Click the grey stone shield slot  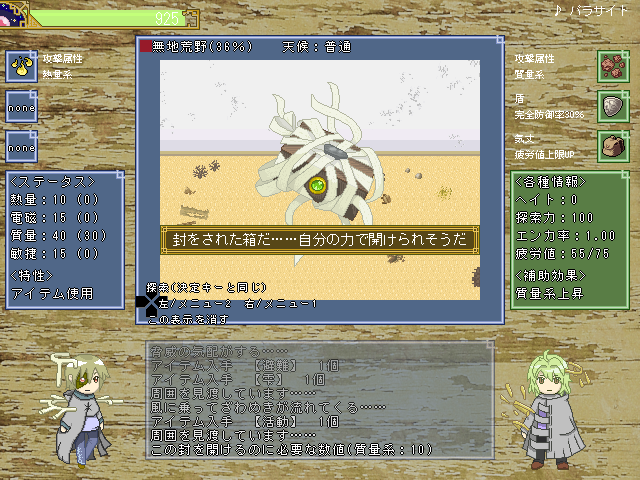click(612, 105)
